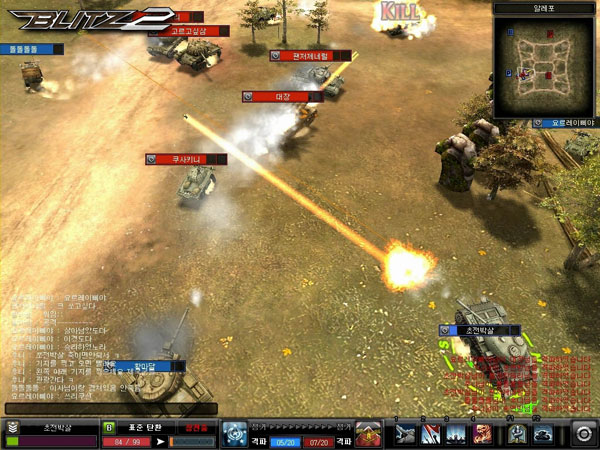Click the green B ammo type button
This screenshot has height=450, width=600.
(x=108, y=427)
